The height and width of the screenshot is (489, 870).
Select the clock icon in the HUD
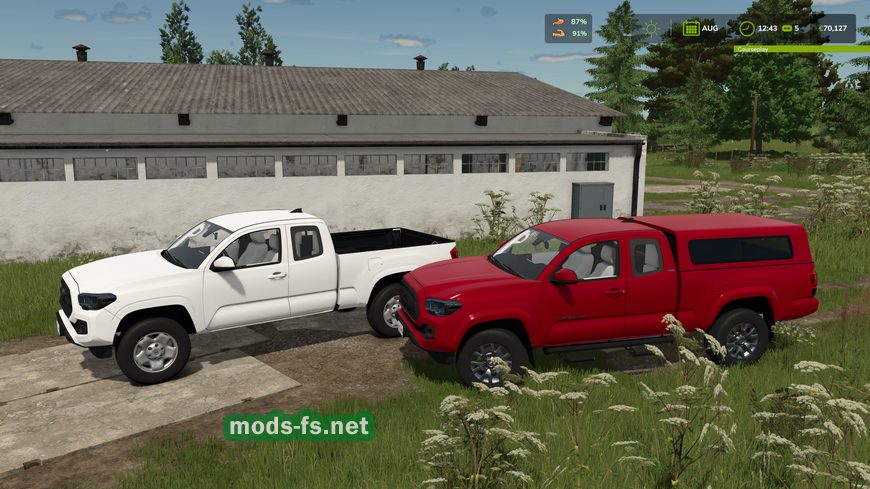747,28
